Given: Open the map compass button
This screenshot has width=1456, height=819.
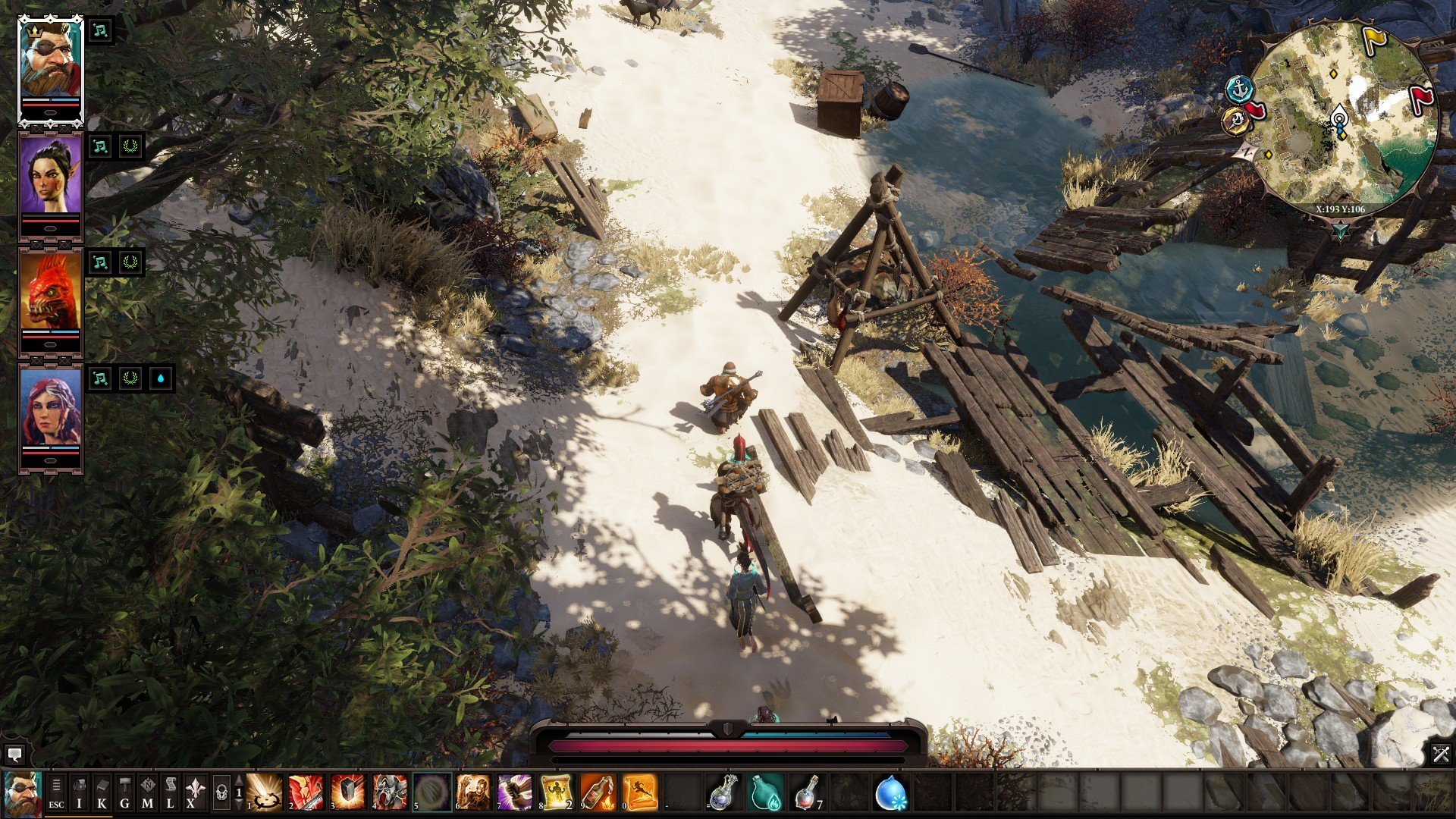Looking at the screenshot, I should [x=147, y=792].
